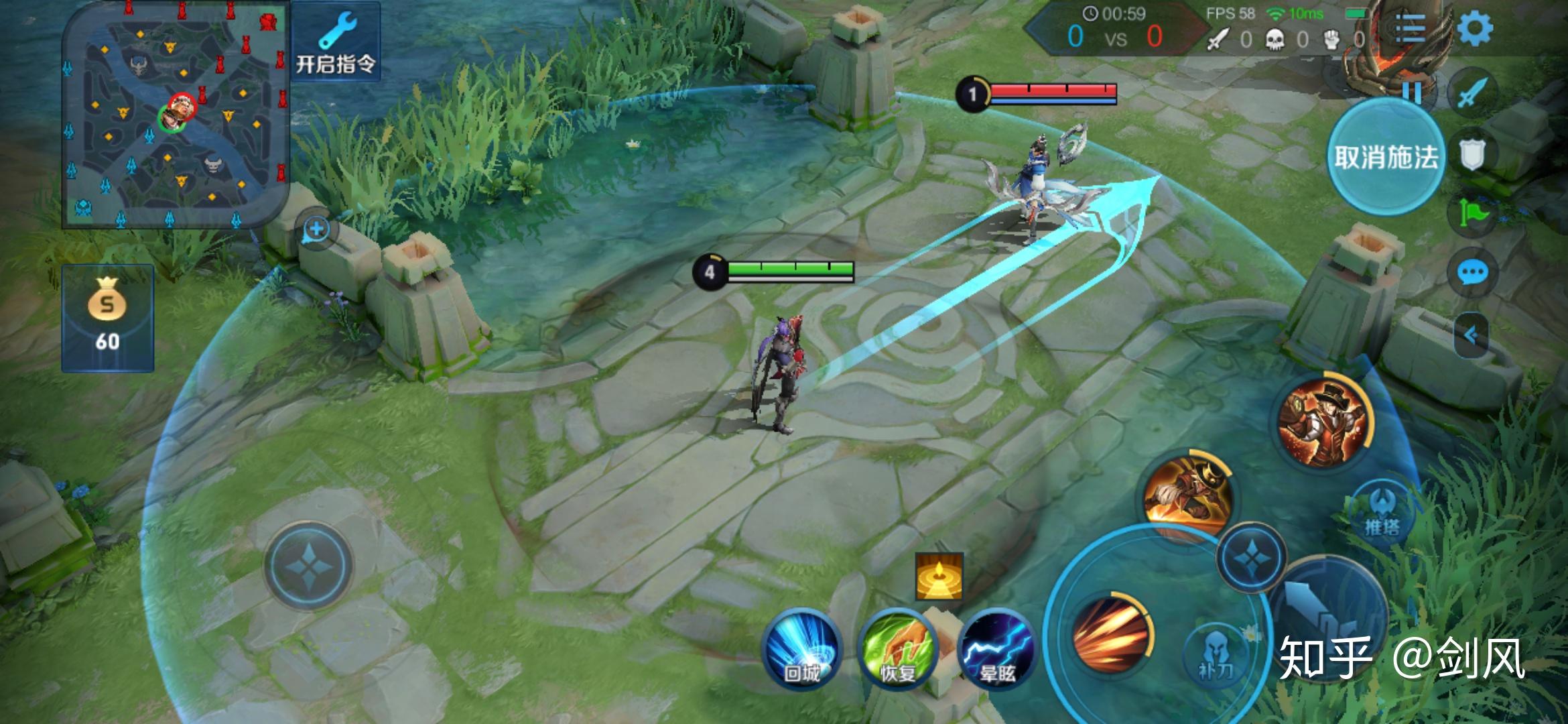Open the chat bubble button
Image resolution: width=1568 pixels, height=724 pixels.
pos(1473,273)
